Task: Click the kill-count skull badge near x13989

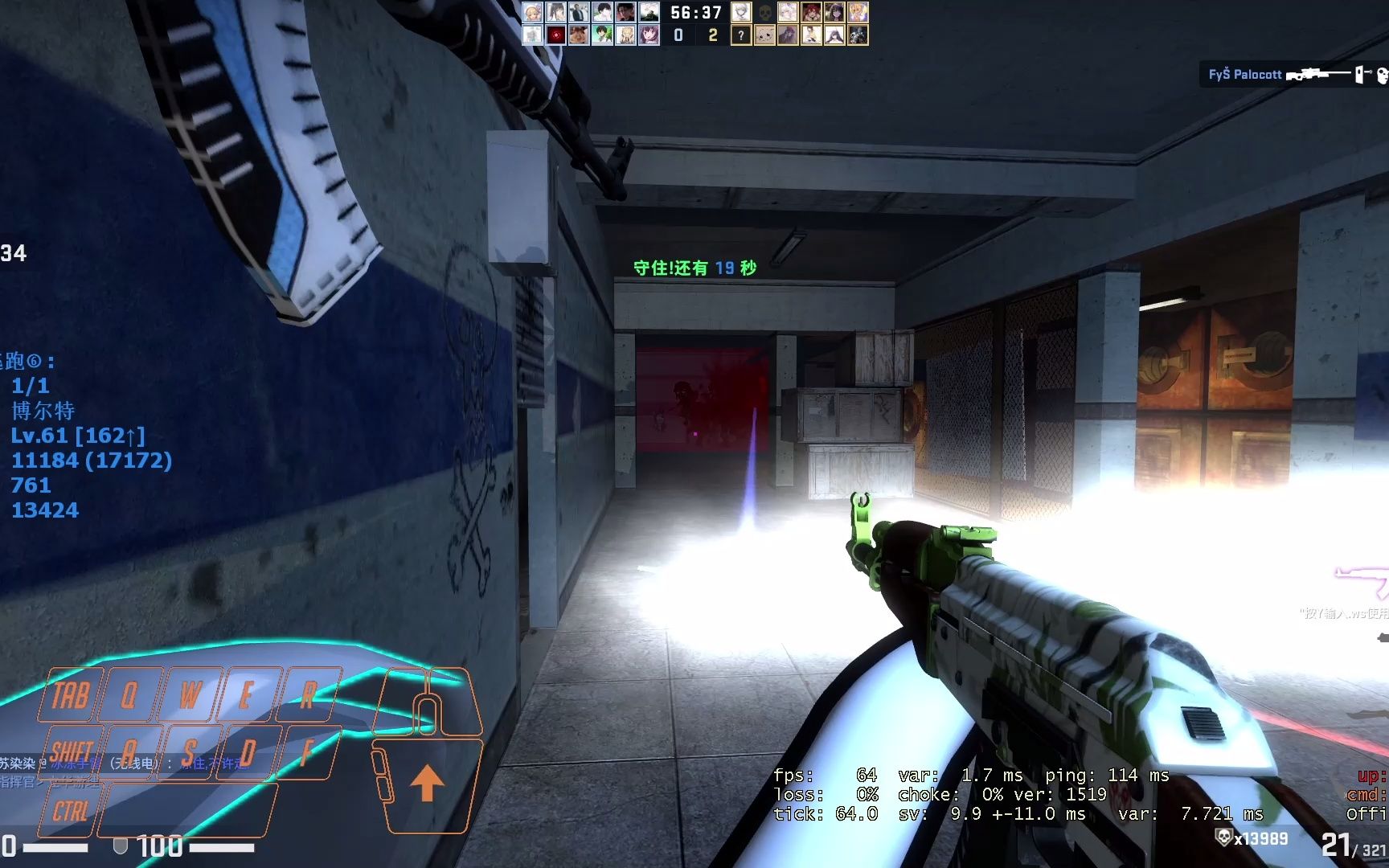Action: (x=1223, y=837)
